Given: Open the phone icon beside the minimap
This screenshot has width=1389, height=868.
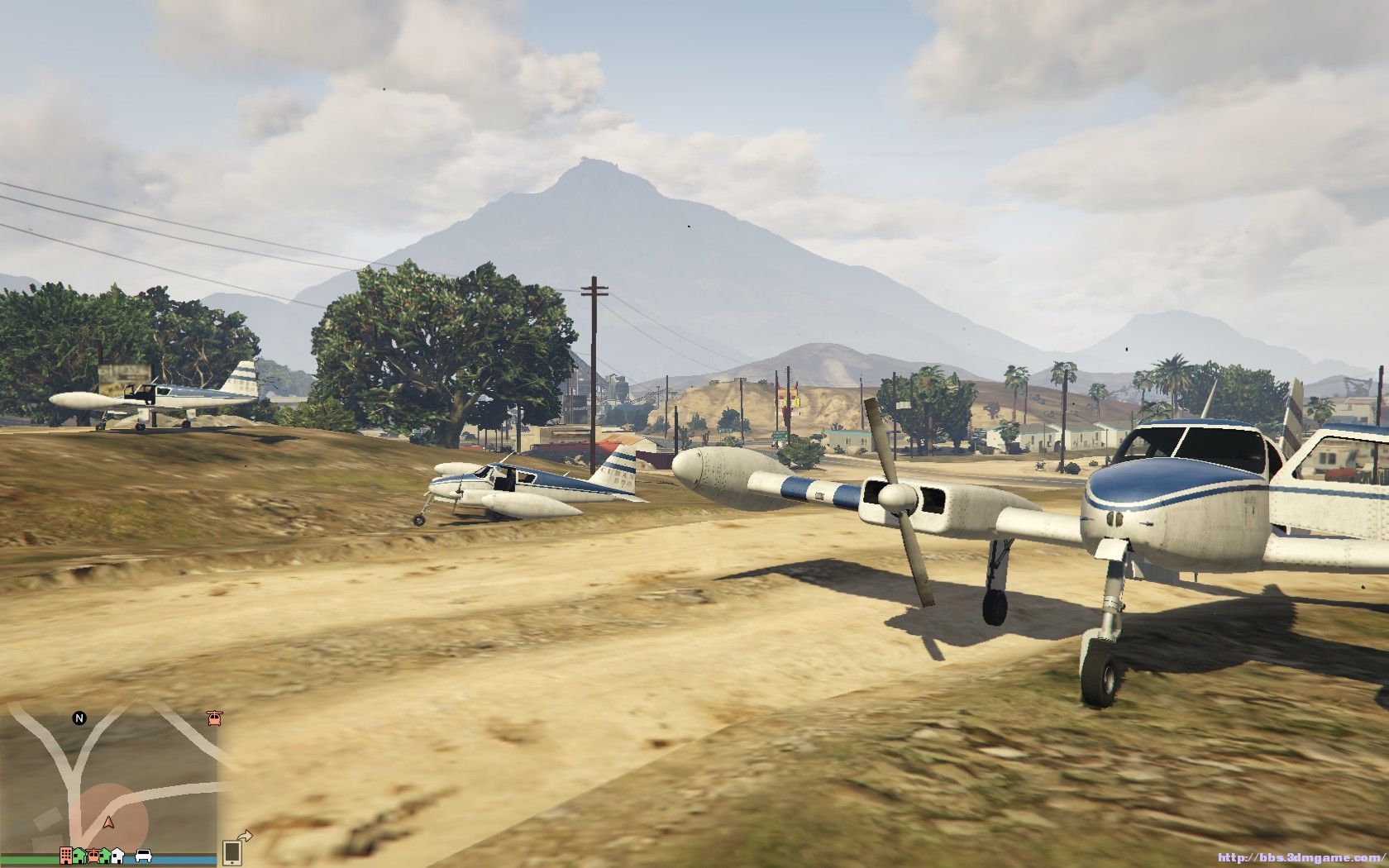Looking at the screenshot, I should click(232, 851).
